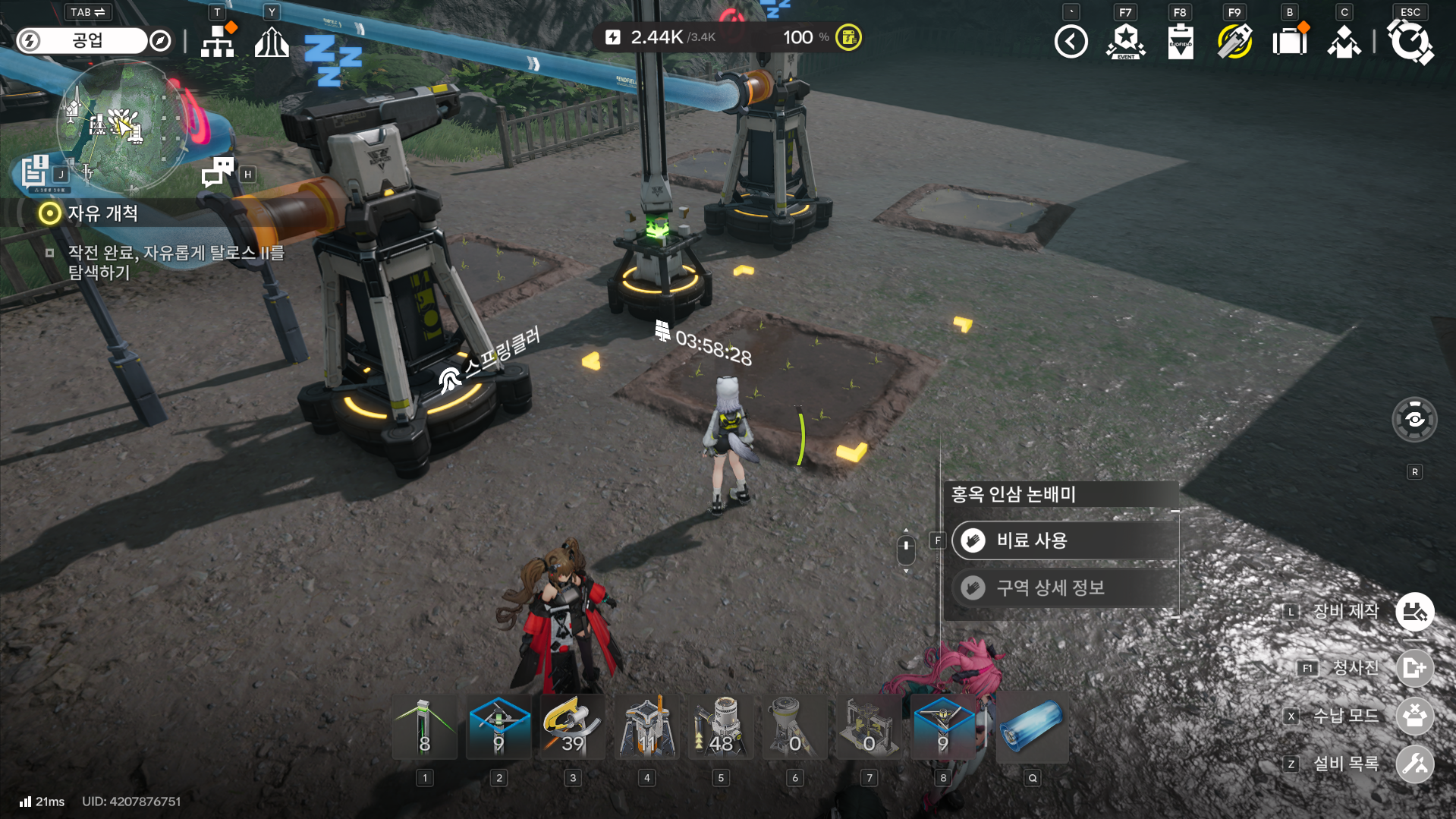The height and width of the screenshot is (819, 1456).
Task: Open the 자유 개척 quest tracker
Action: click(x=102, y=213)
